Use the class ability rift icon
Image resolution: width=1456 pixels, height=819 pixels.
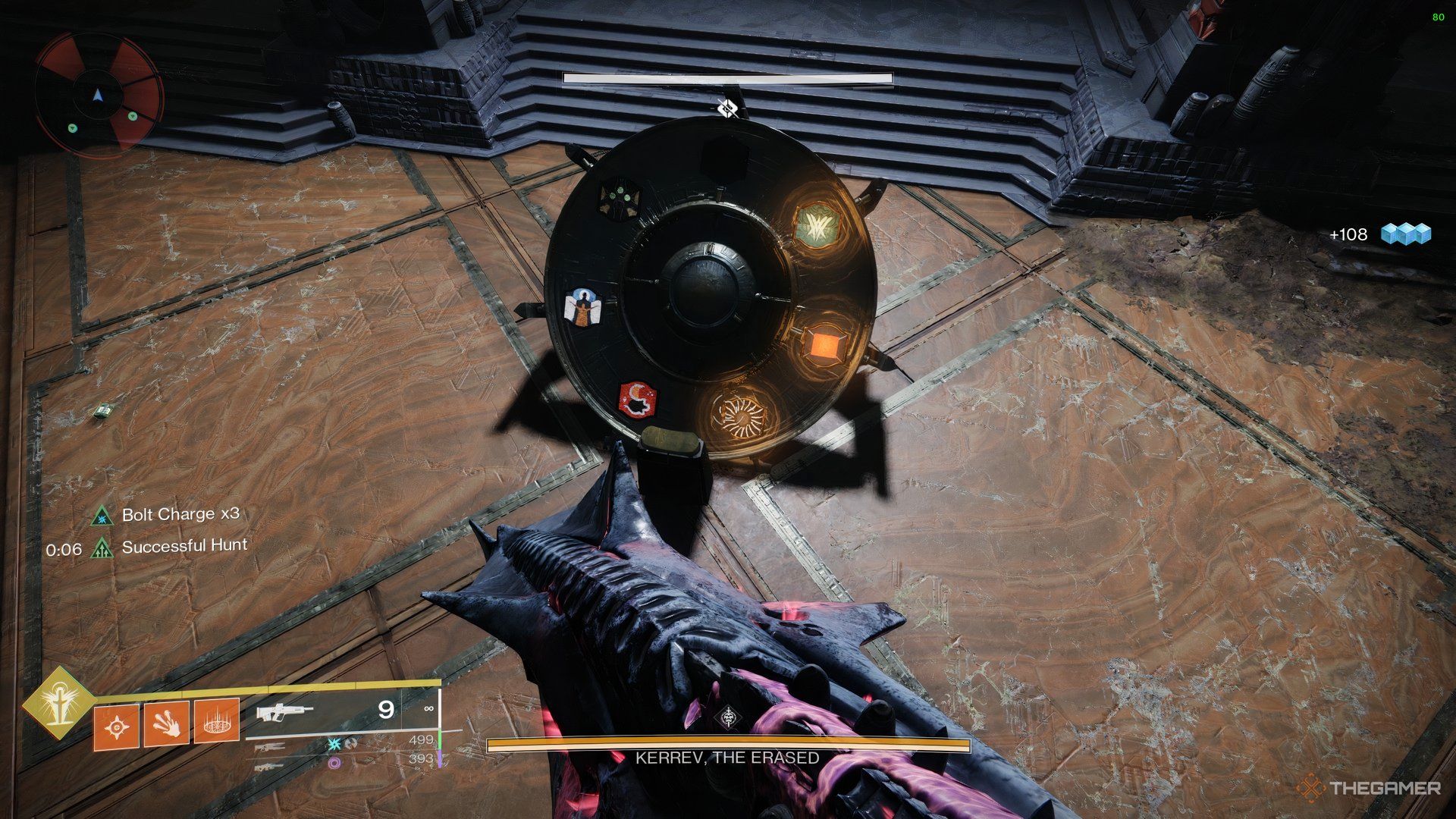point(217,721)
